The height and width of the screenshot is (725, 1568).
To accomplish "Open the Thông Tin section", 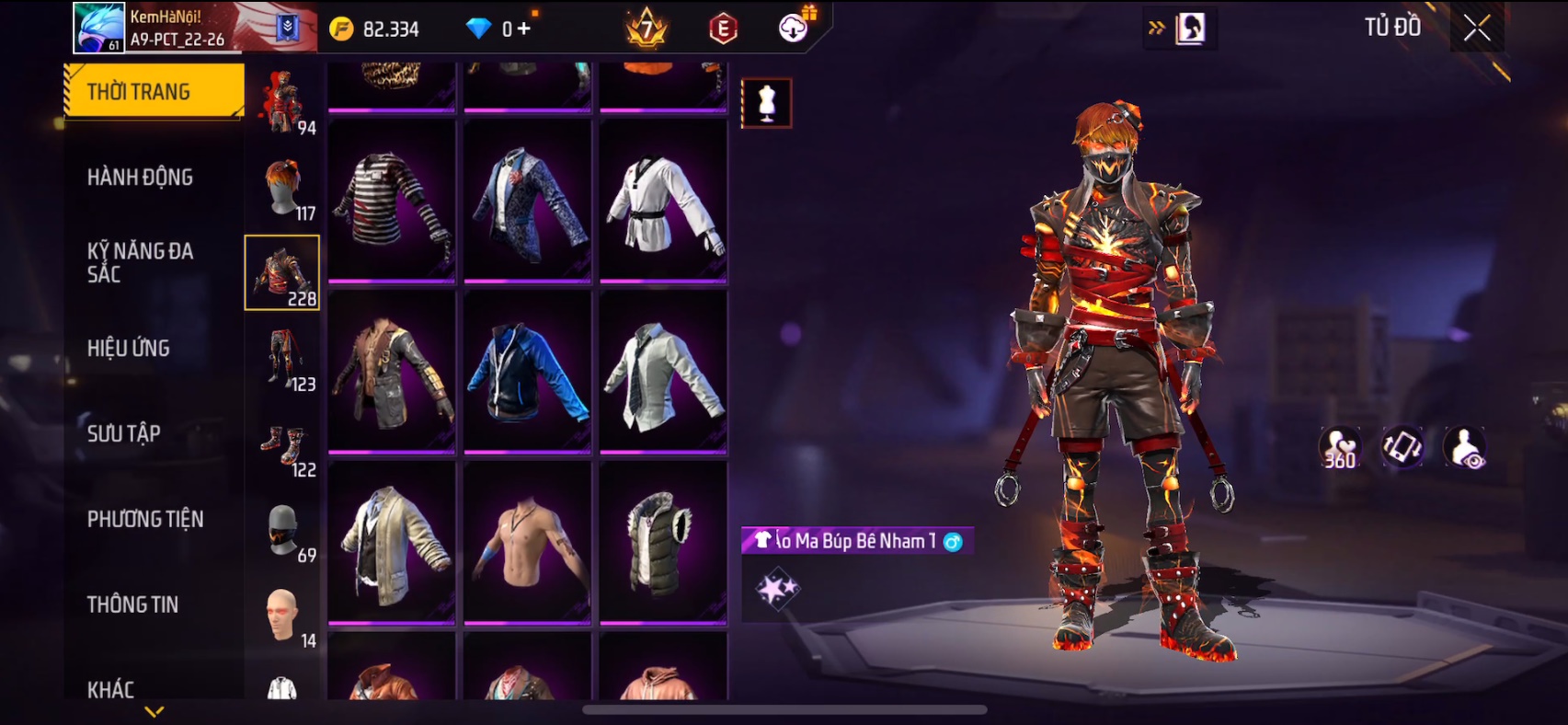I will click(x=132, y=604).
